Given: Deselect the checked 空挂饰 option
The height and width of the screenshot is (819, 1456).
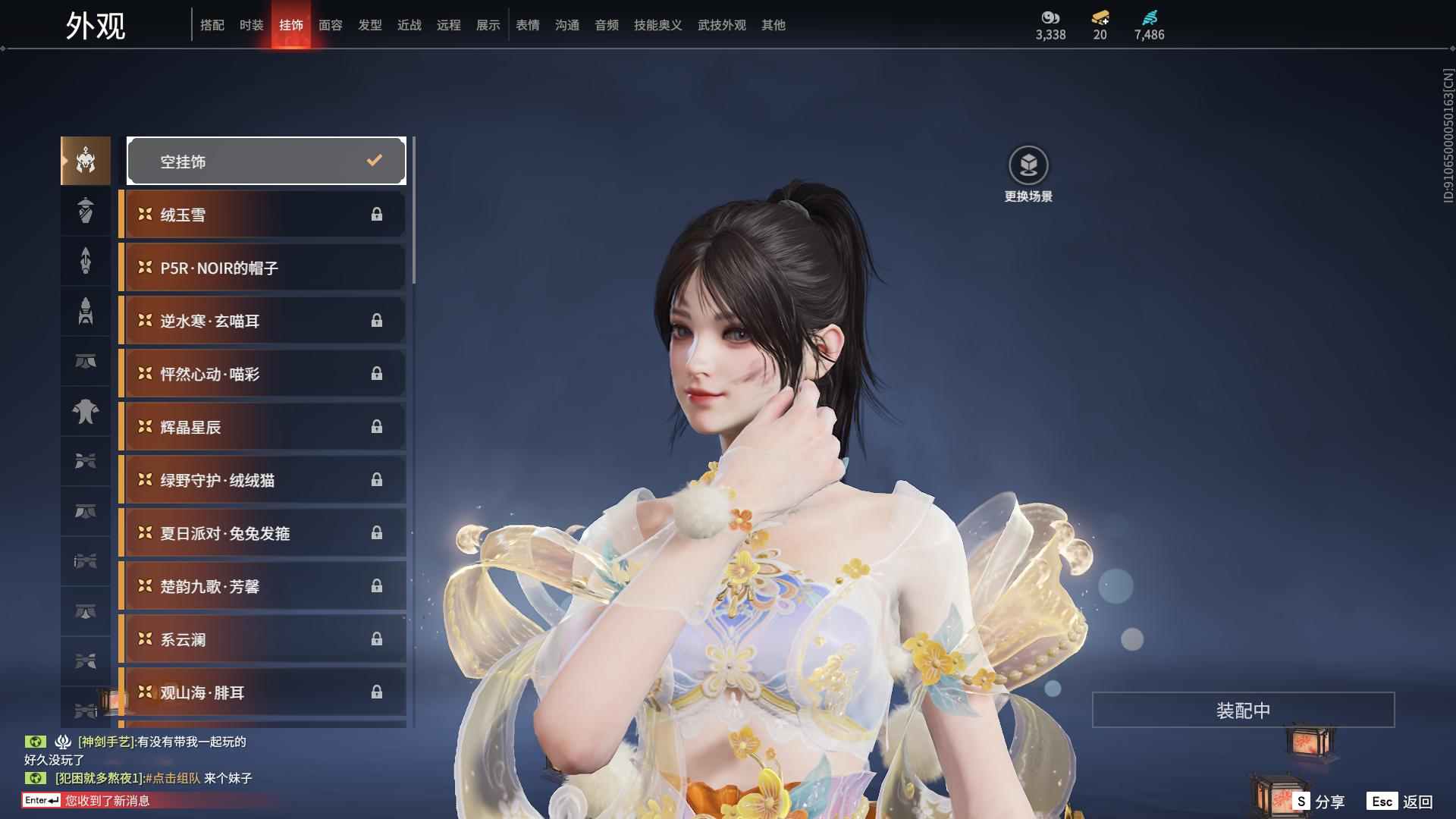Looking at the screenshot, I should point(265,161).
